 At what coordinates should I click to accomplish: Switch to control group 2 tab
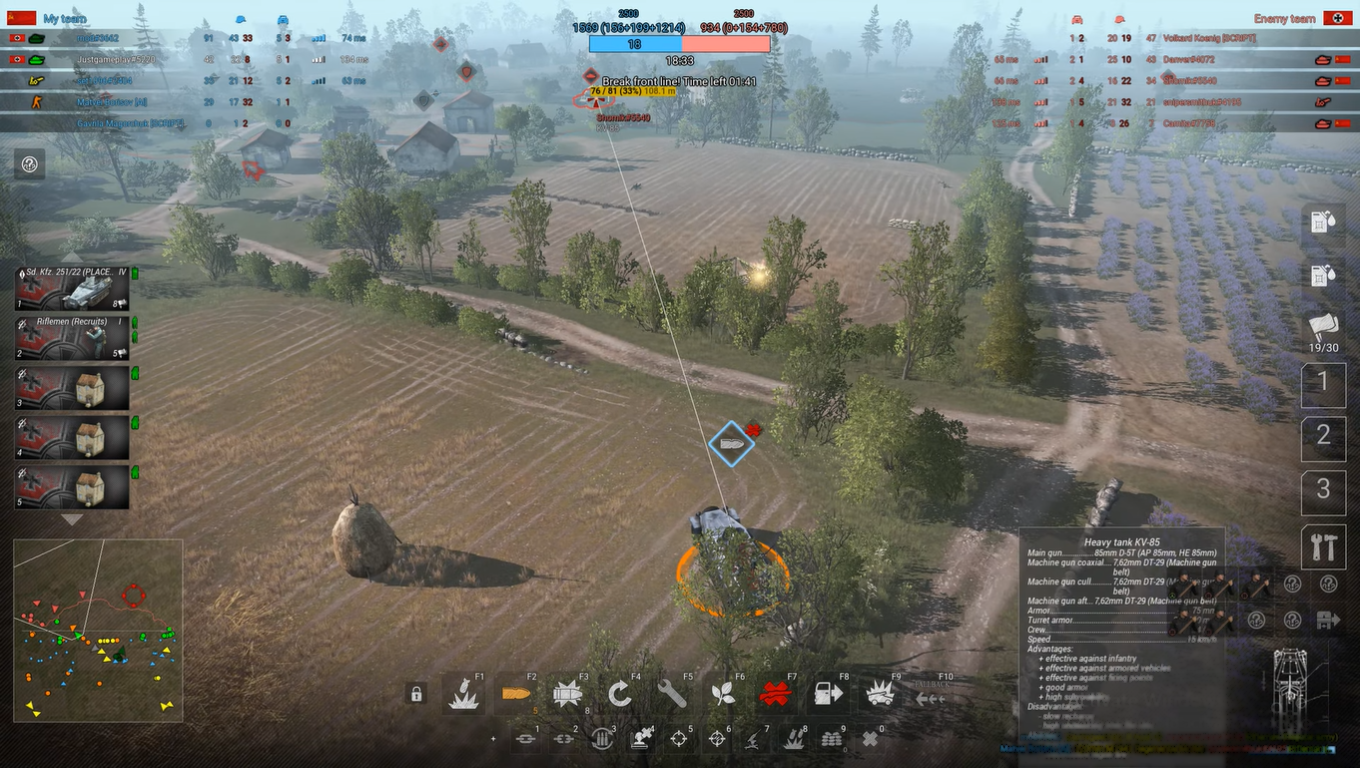click(1323, 438)
